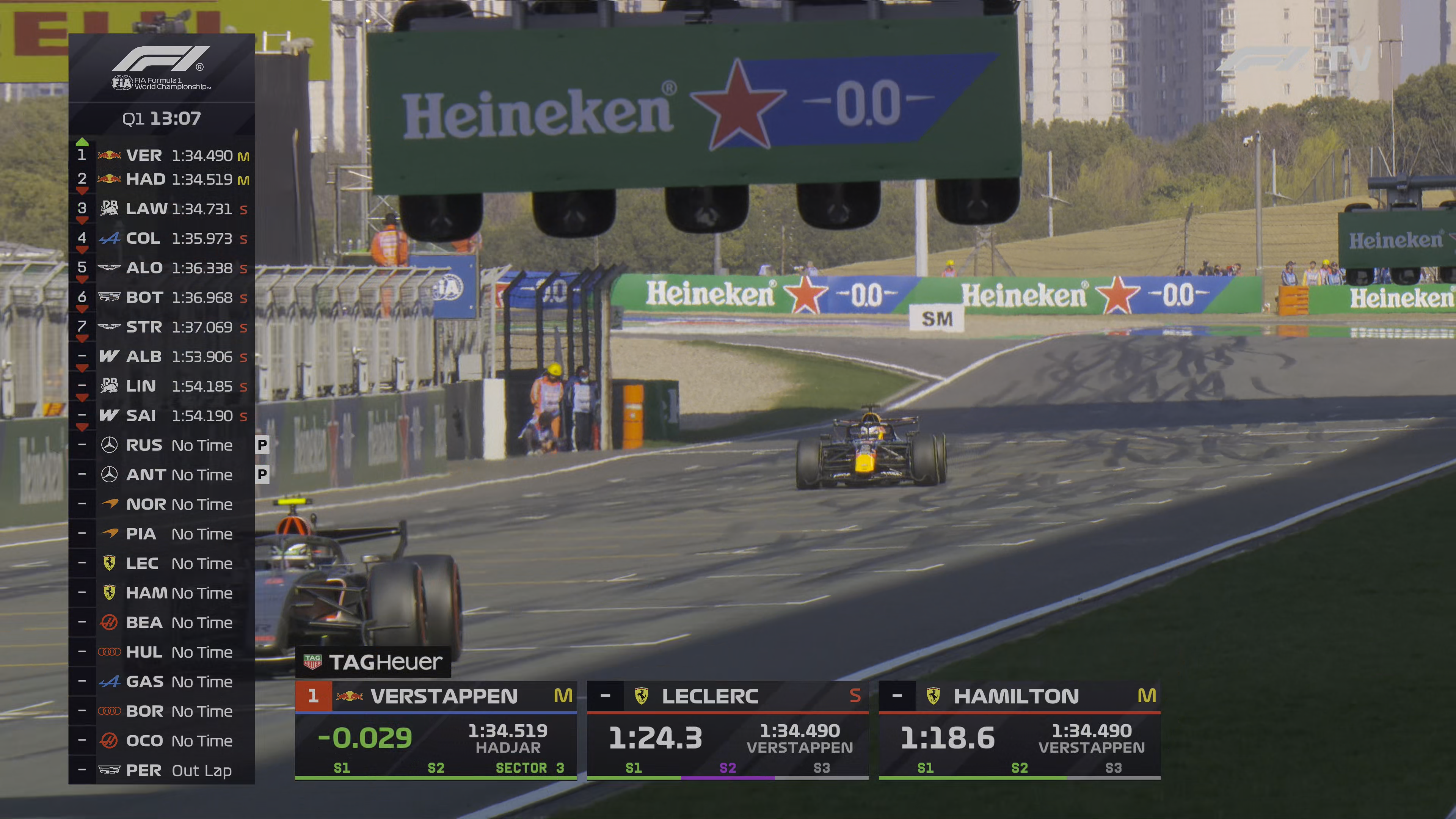Select VER row in timing tower
The width and height of the screenshot is (1456, 819).
point(162,155)
